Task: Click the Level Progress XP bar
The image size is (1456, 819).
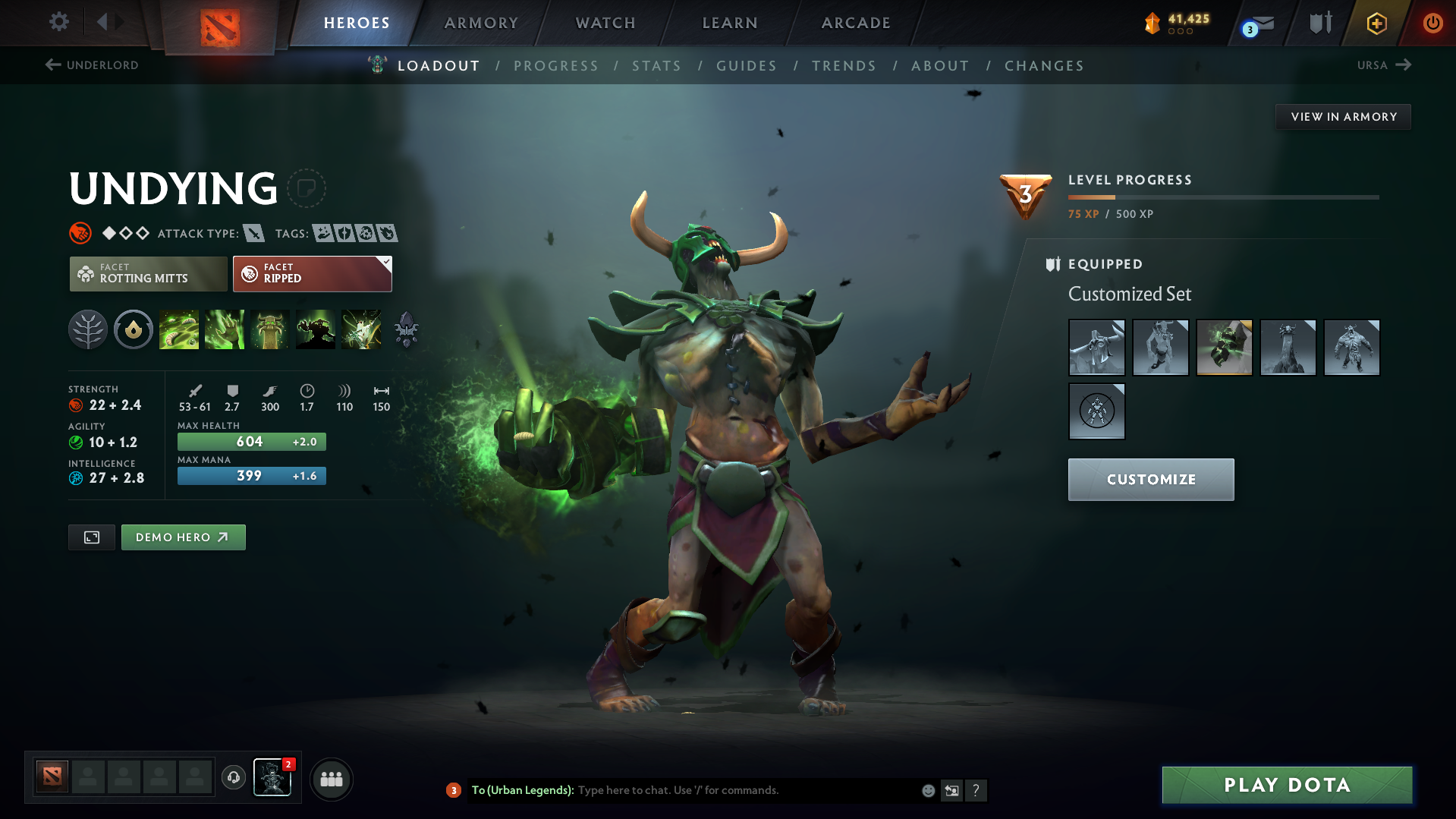Action: [1222, 197]
